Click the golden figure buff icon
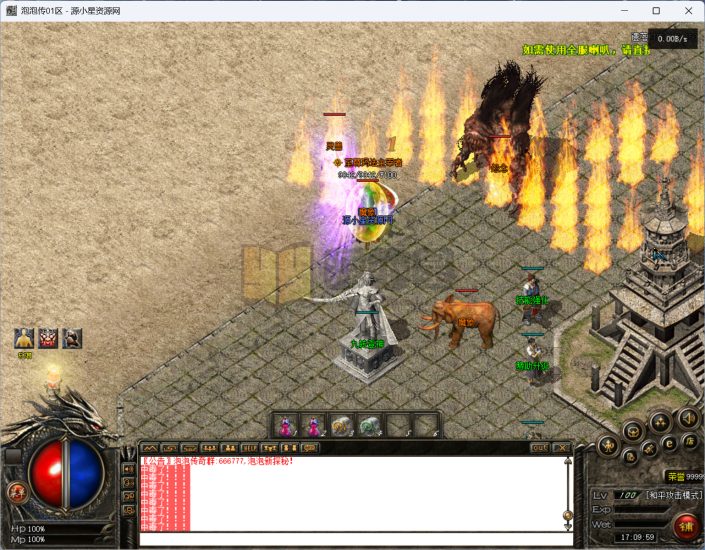Image resolution: width=705 pixels, height=550 pixels. 25,338
